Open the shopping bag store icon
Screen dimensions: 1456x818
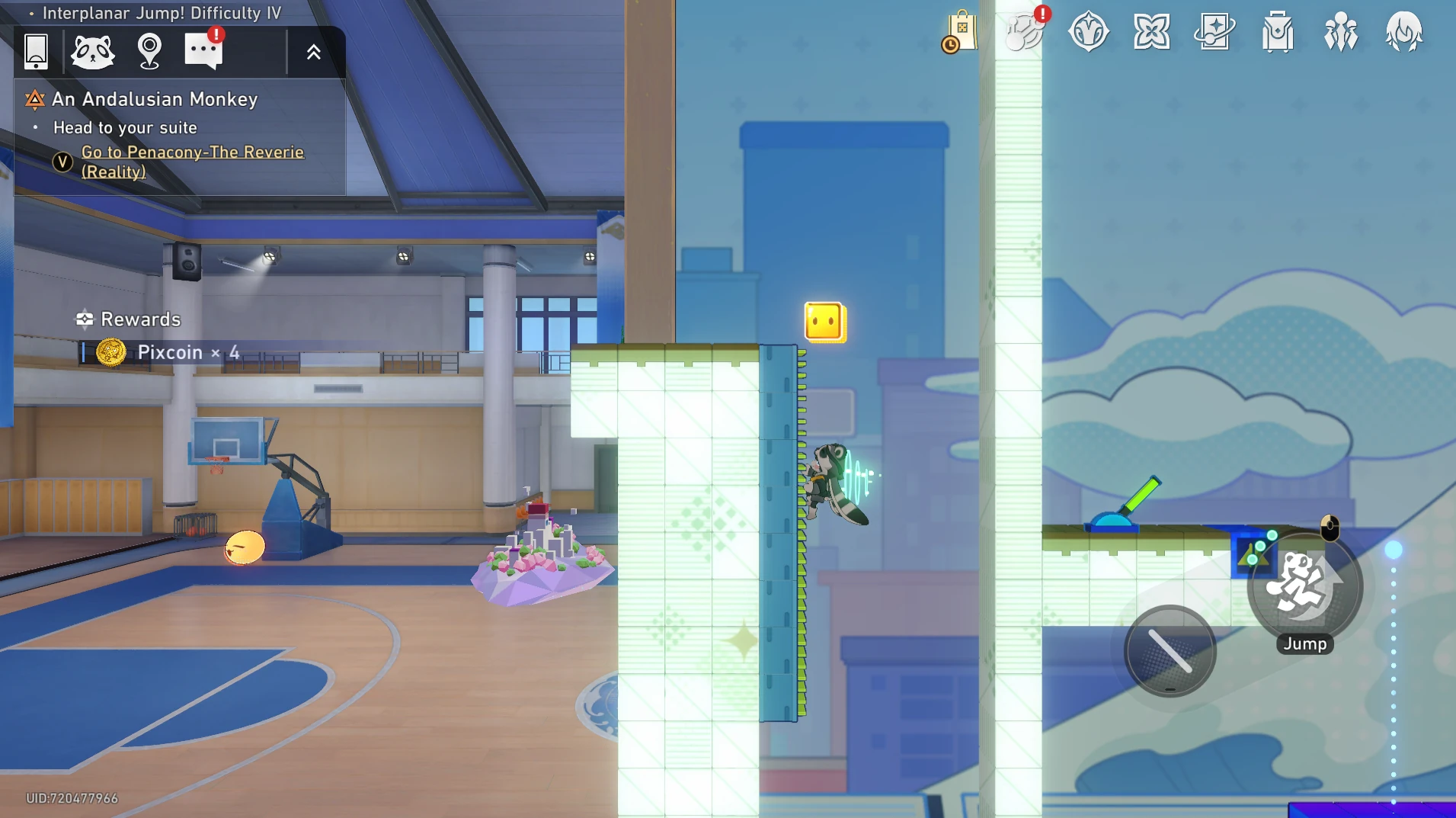click(x=961, y=32)
